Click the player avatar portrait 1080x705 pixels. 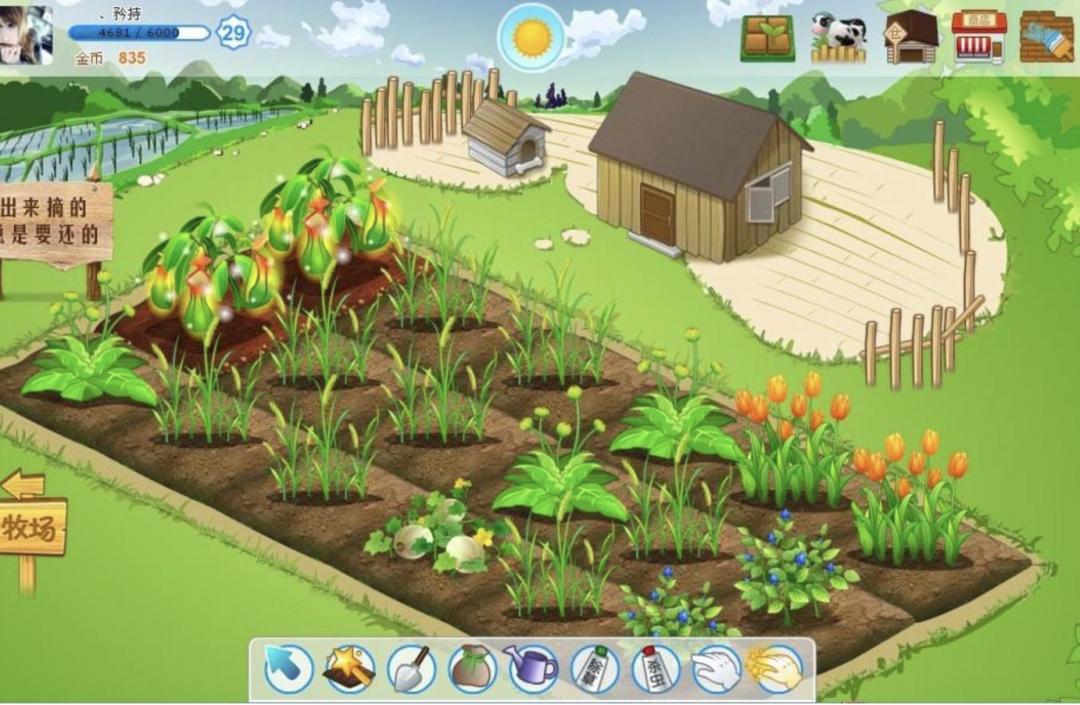26,35
